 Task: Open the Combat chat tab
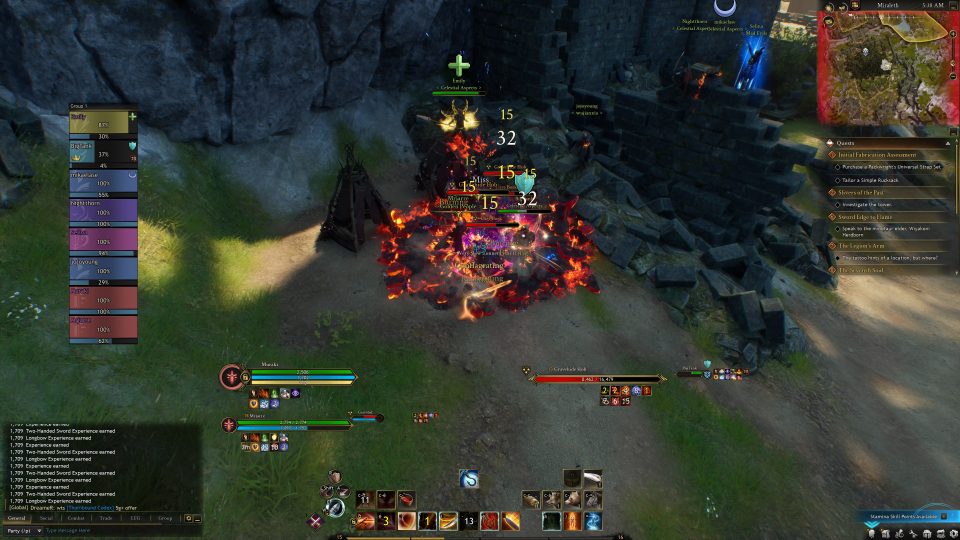[x=76, y=518]
